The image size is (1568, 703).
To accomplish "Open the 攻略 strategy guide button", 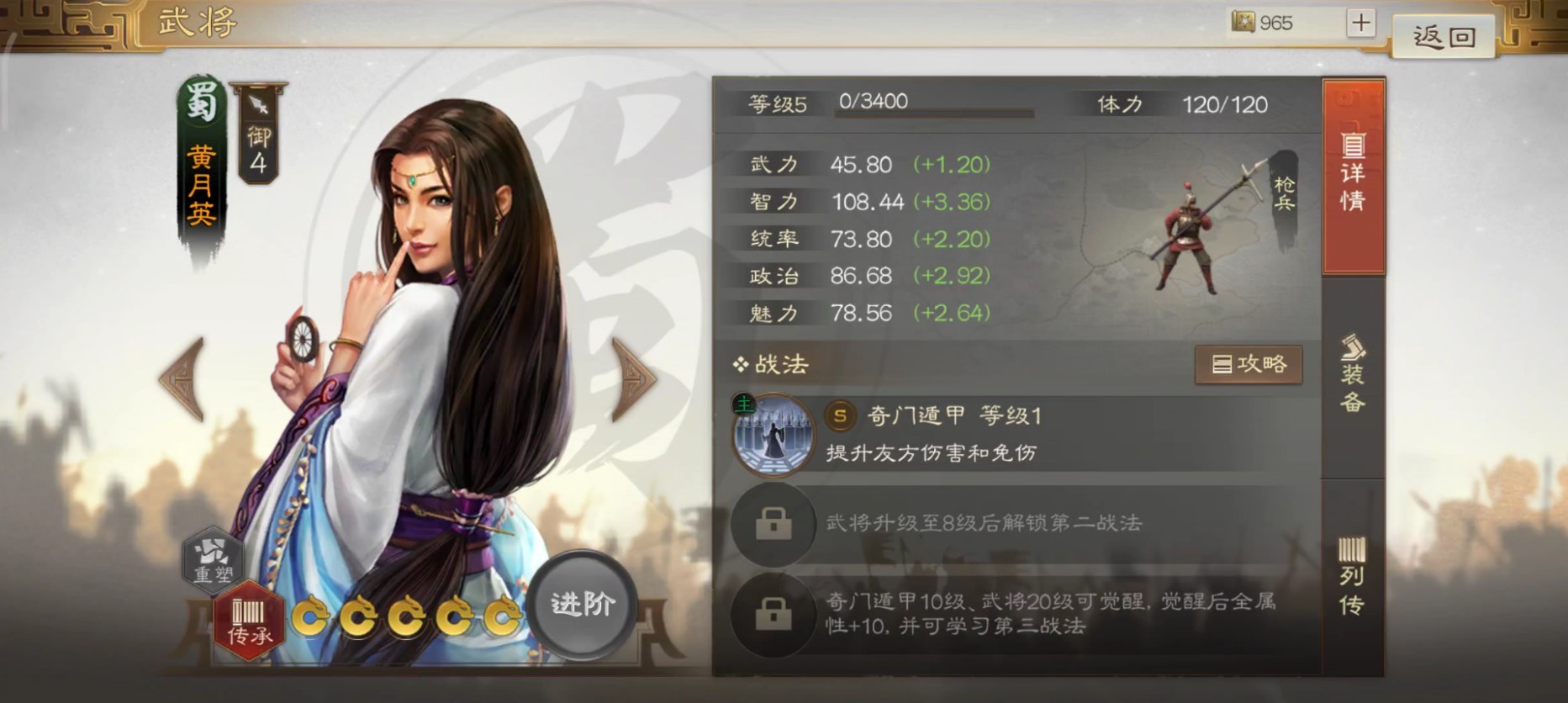I will pos(1249,364).
